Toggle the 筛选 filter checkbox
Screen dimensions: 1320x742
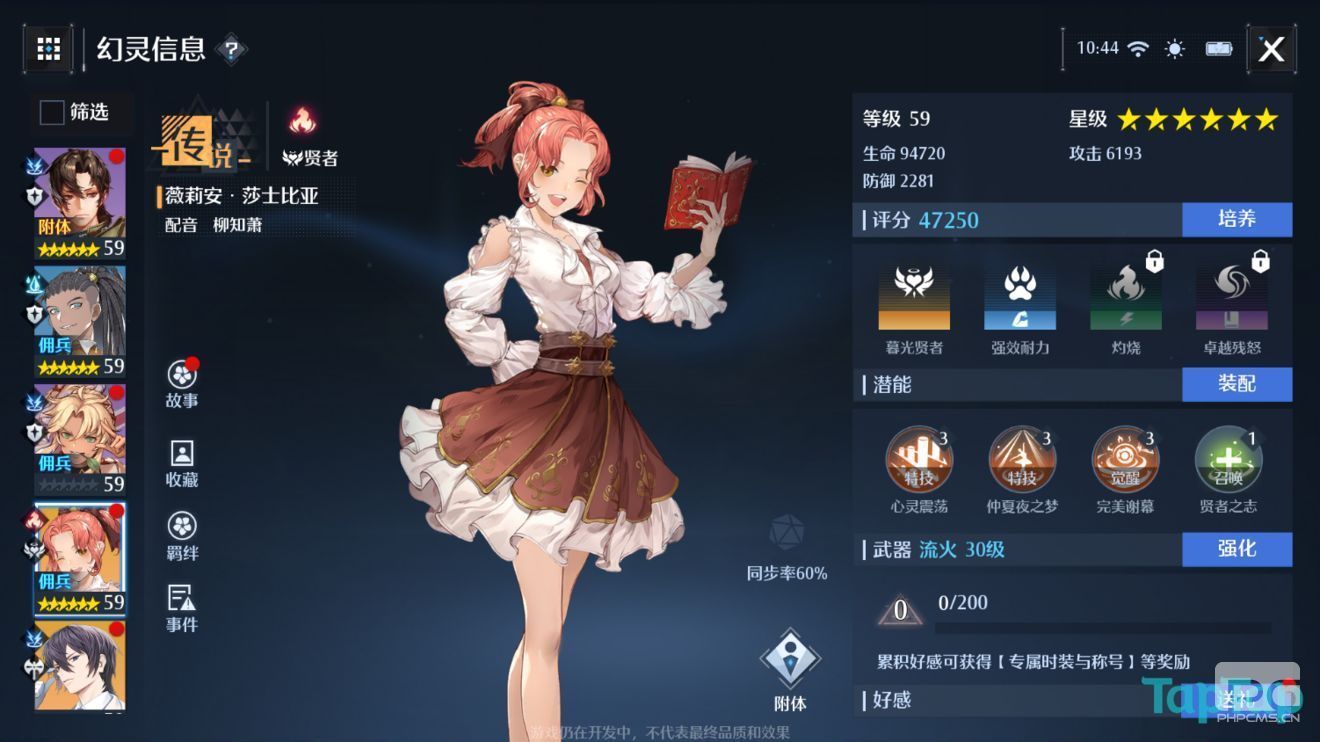pos(51,113)
